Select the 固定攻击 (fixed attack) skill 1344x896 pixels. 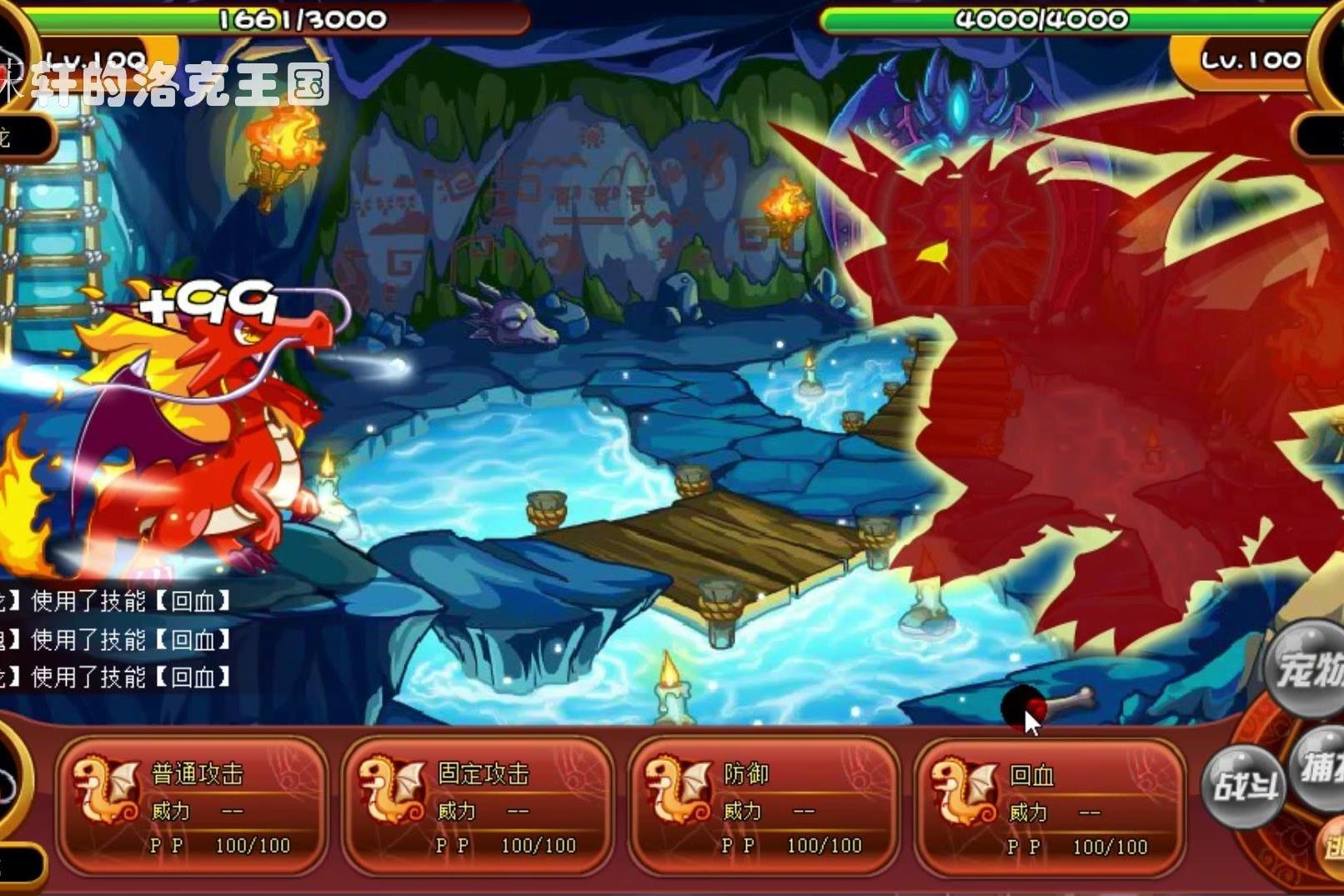coord(478,805)
